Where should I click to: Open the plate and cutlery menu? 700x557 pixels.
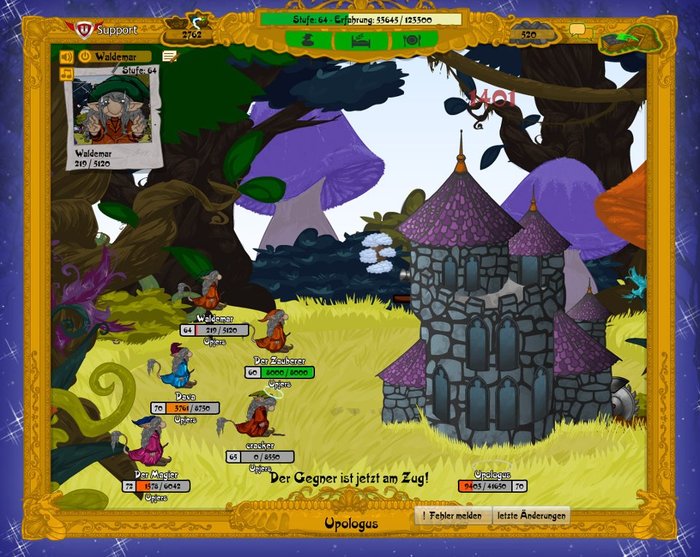(x=411, y=41)
